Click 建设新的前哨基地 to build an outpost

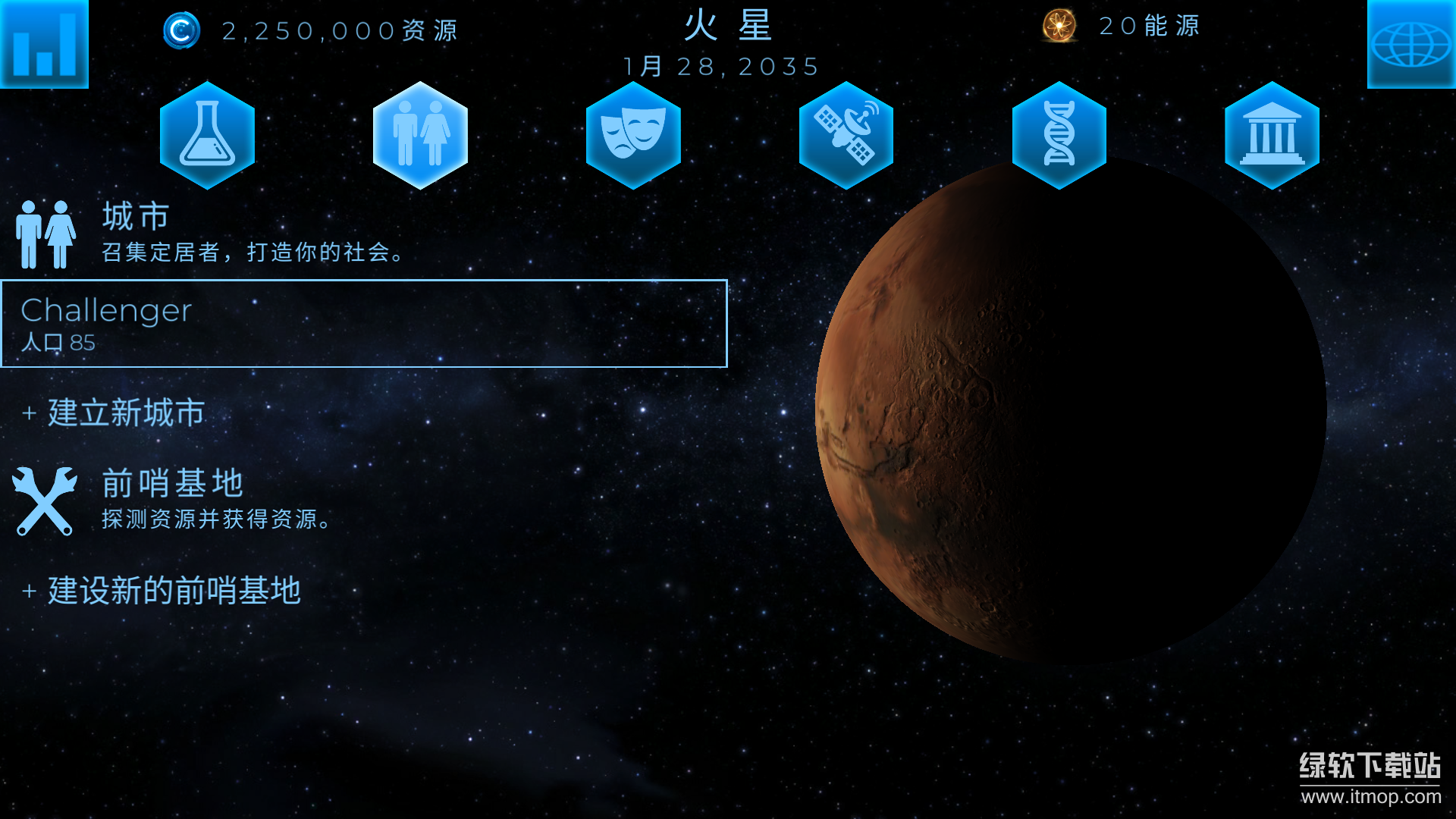coord(163,589)
